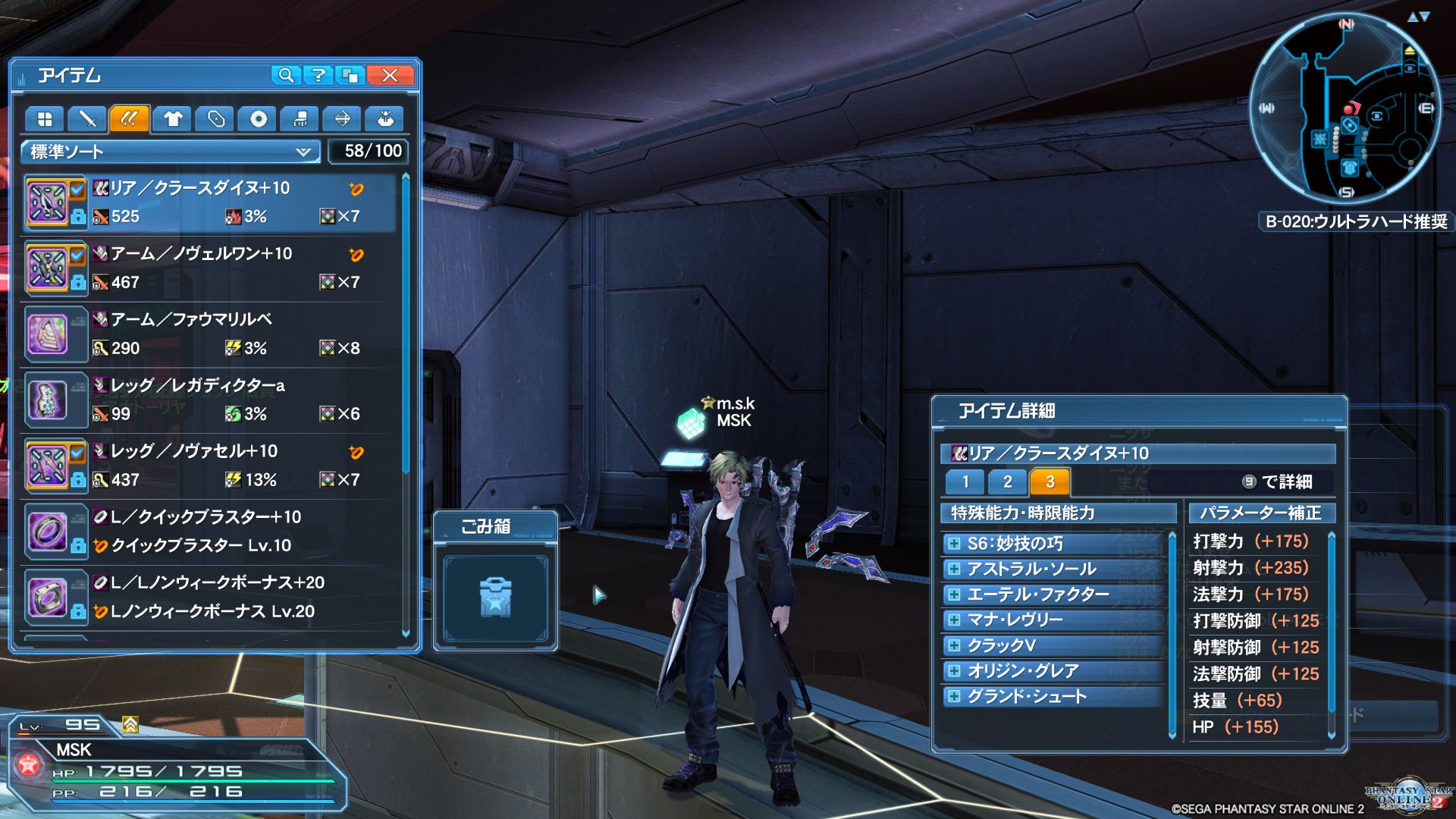The width and height of the screenshot is (1456, 819).
Task: Expand the アストラル・ソール ability entry
Action: pyautogui.click(x=954, y=569)
